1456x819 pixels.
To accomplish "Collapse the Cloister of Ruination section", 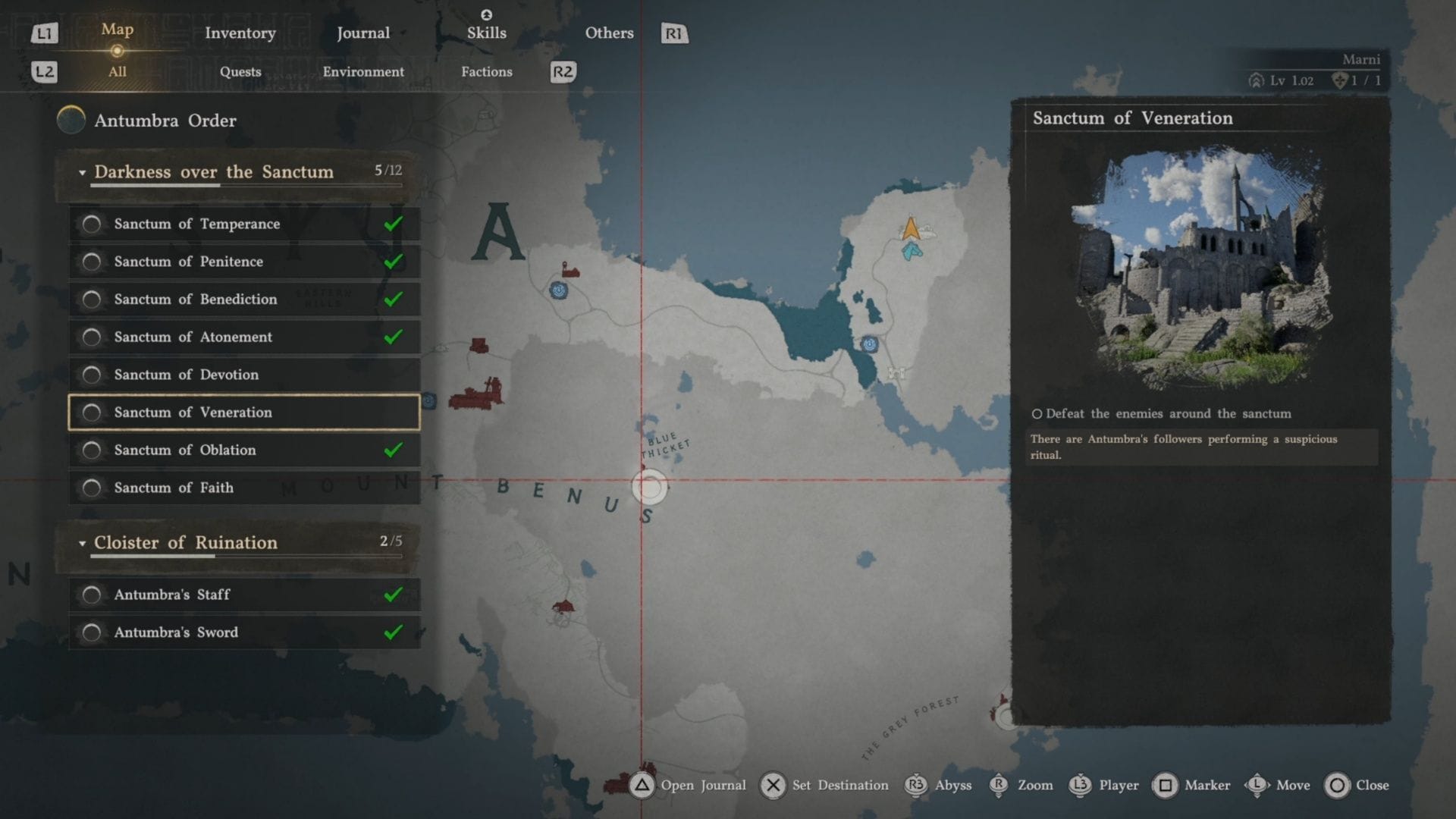I will pyautogui.click(x=83, y=544).
